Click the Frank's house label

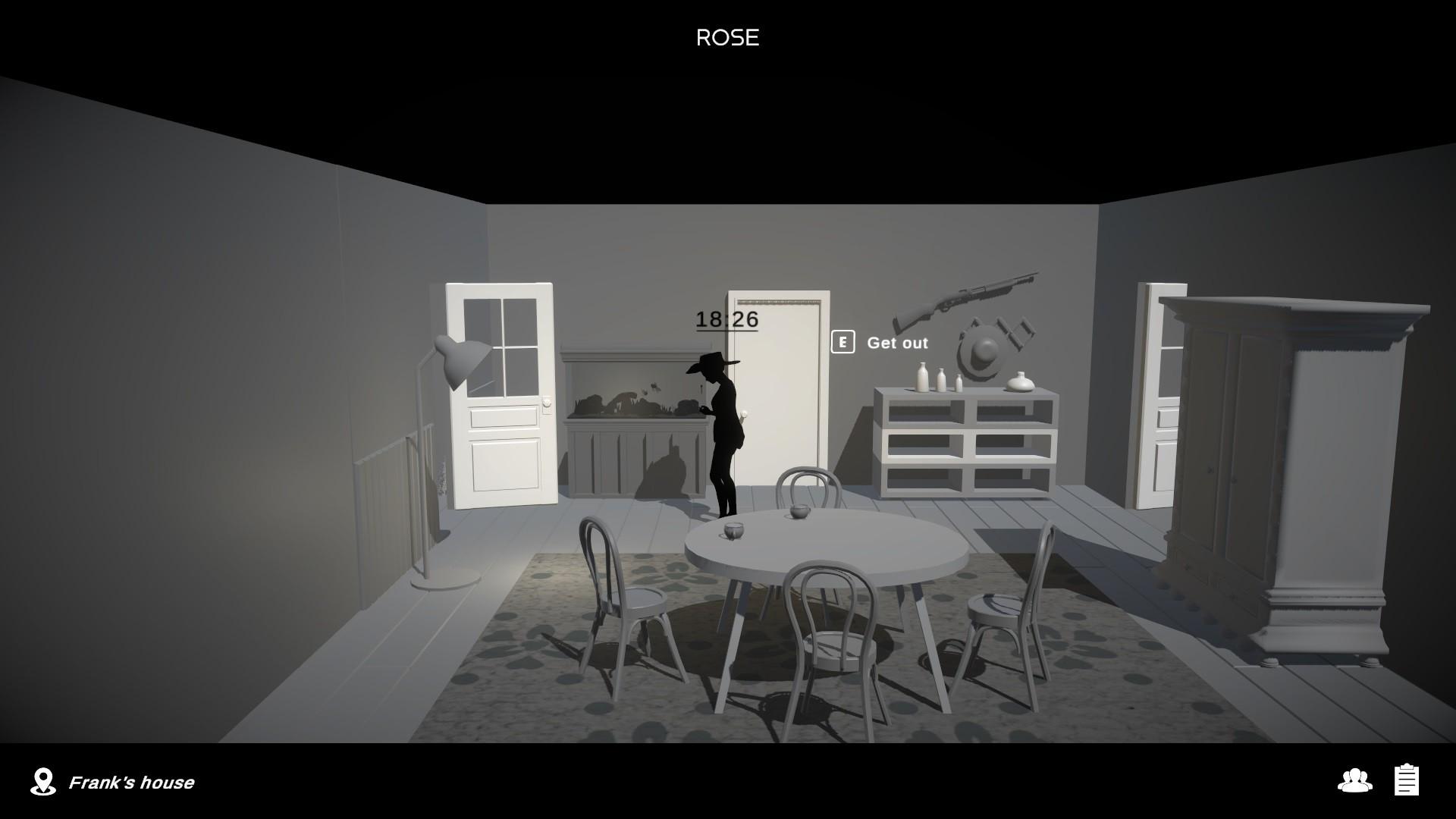click(131, 782)
